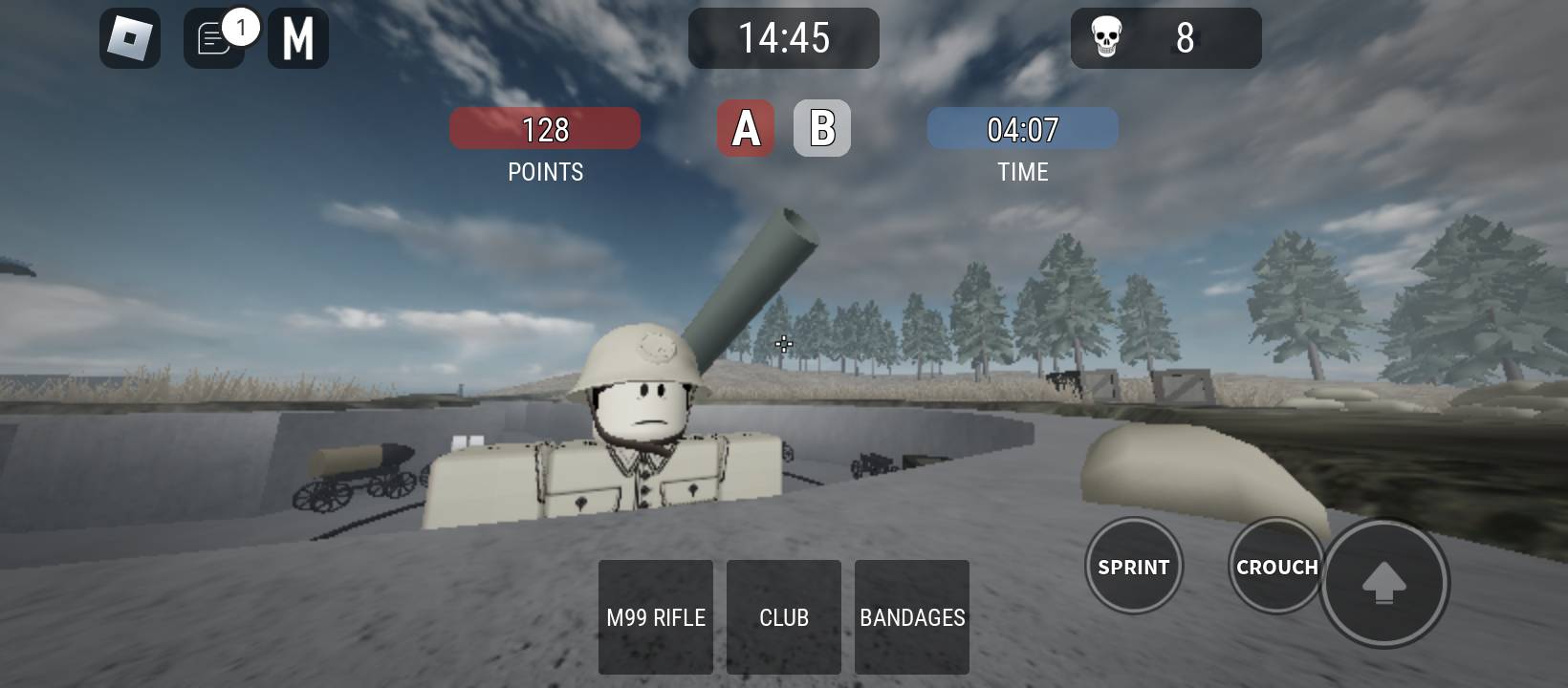The image size is (1568, 688).
Task: Tap the M menu button
Action: coord(298,38)
